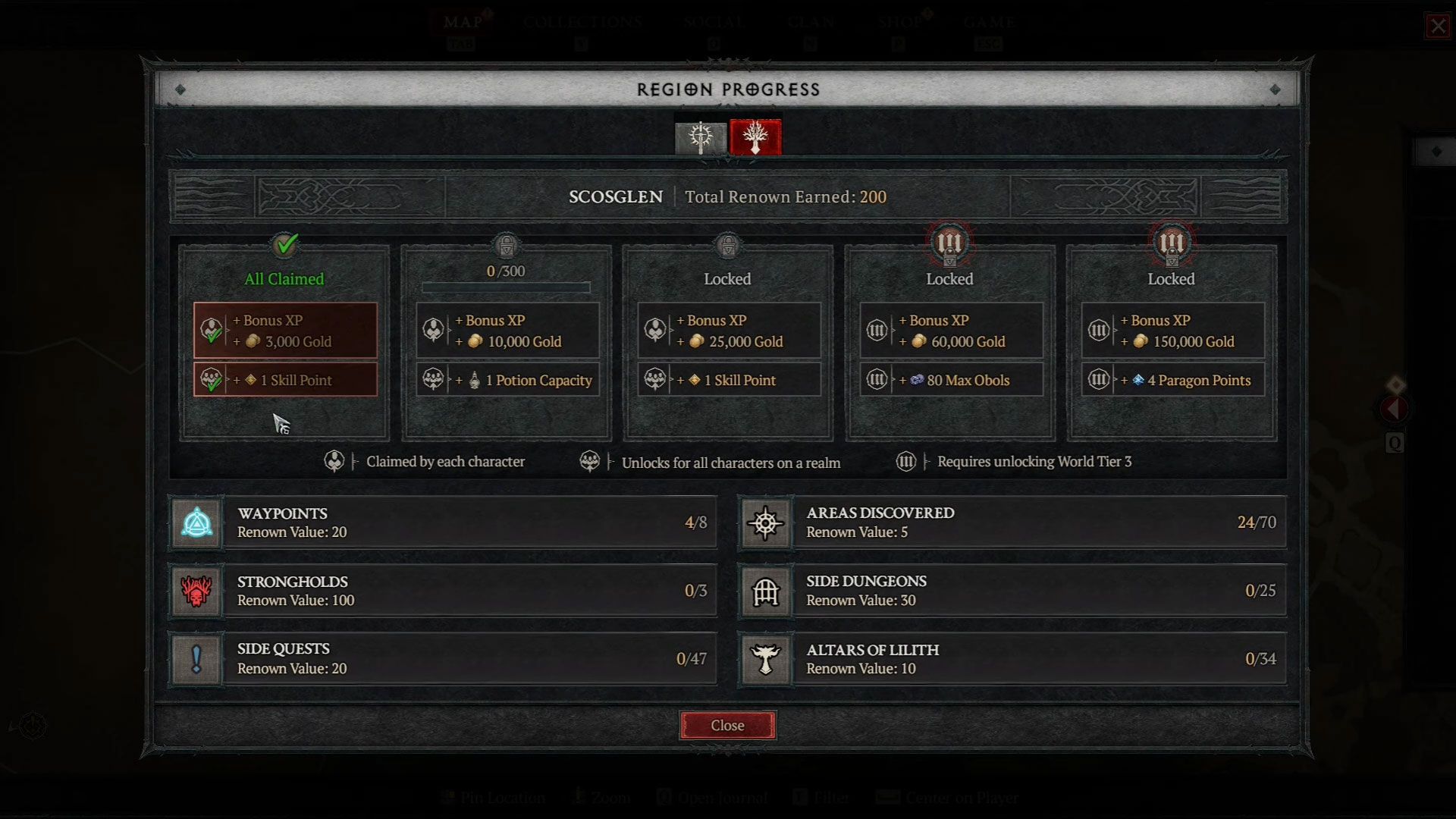Click the 4 Paragon Points reward

click(x=1172, y=380)
